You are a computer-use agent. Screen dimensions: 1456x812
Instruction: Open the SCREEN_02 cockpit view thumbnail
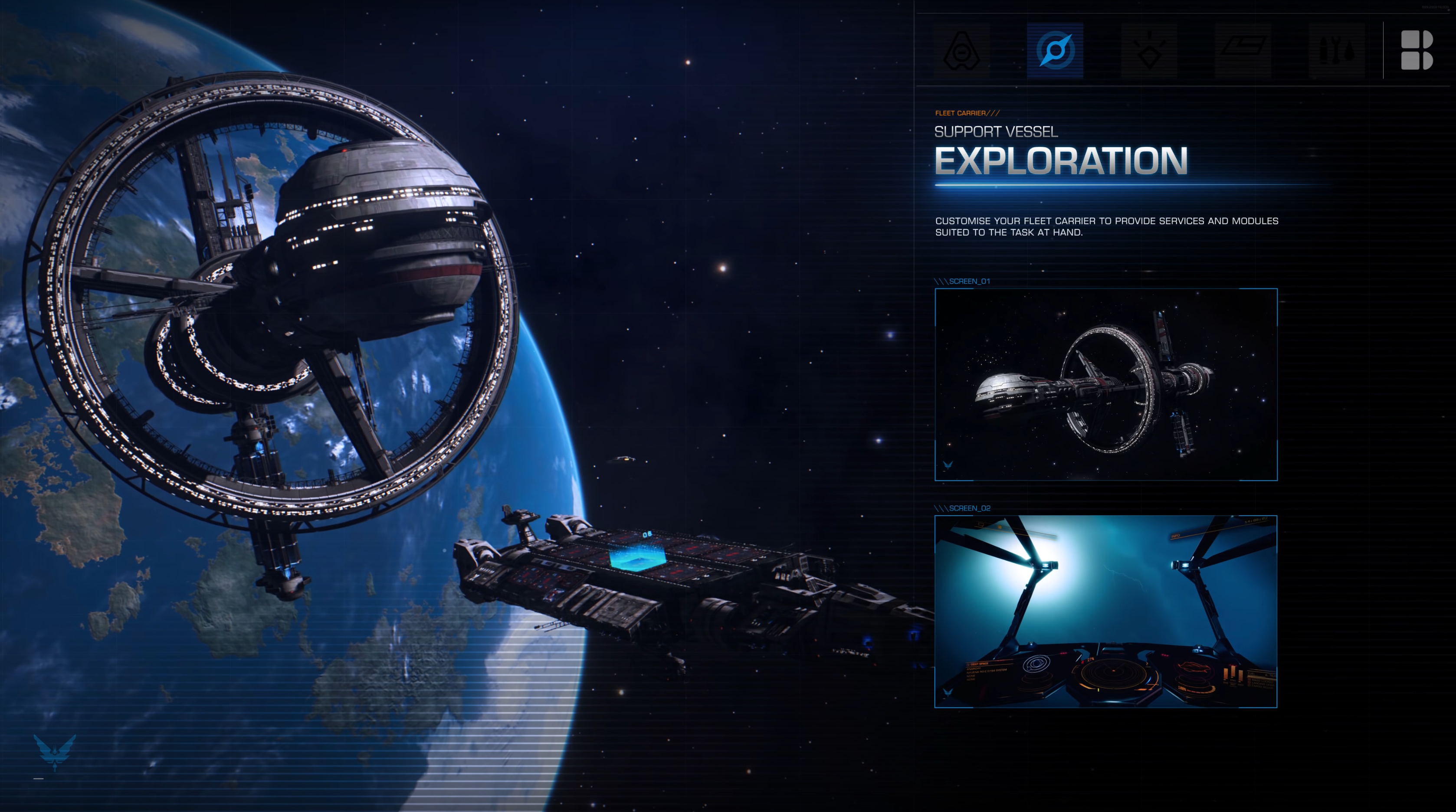click(x=1105, y=612)
